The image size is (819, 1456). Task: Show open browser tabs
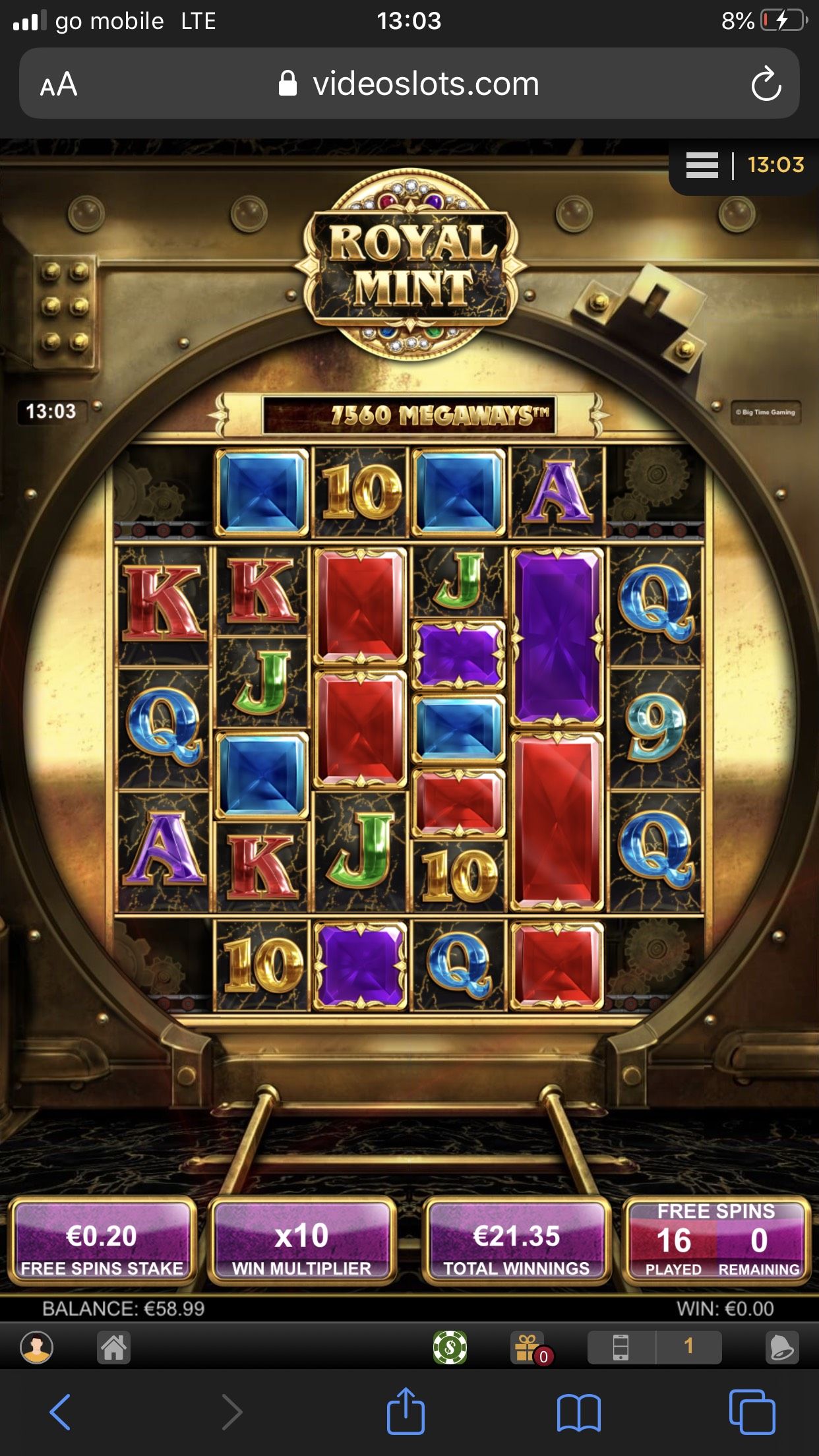pos(752,1412)
